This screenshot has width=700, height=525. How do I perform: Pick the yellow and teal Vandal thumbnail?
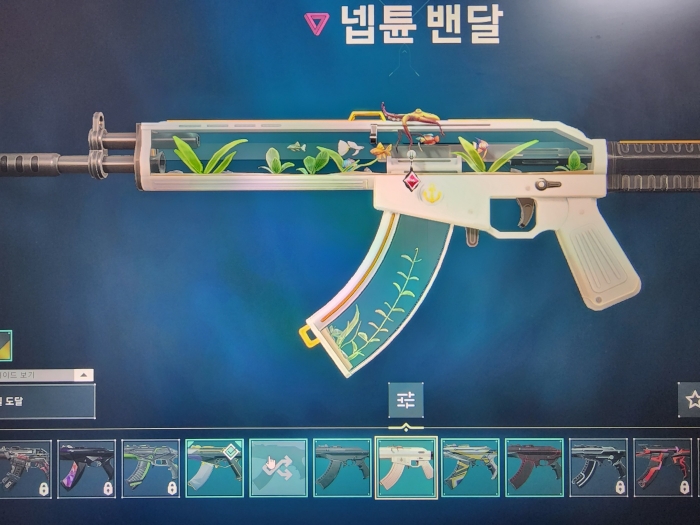tap(470, 467)
